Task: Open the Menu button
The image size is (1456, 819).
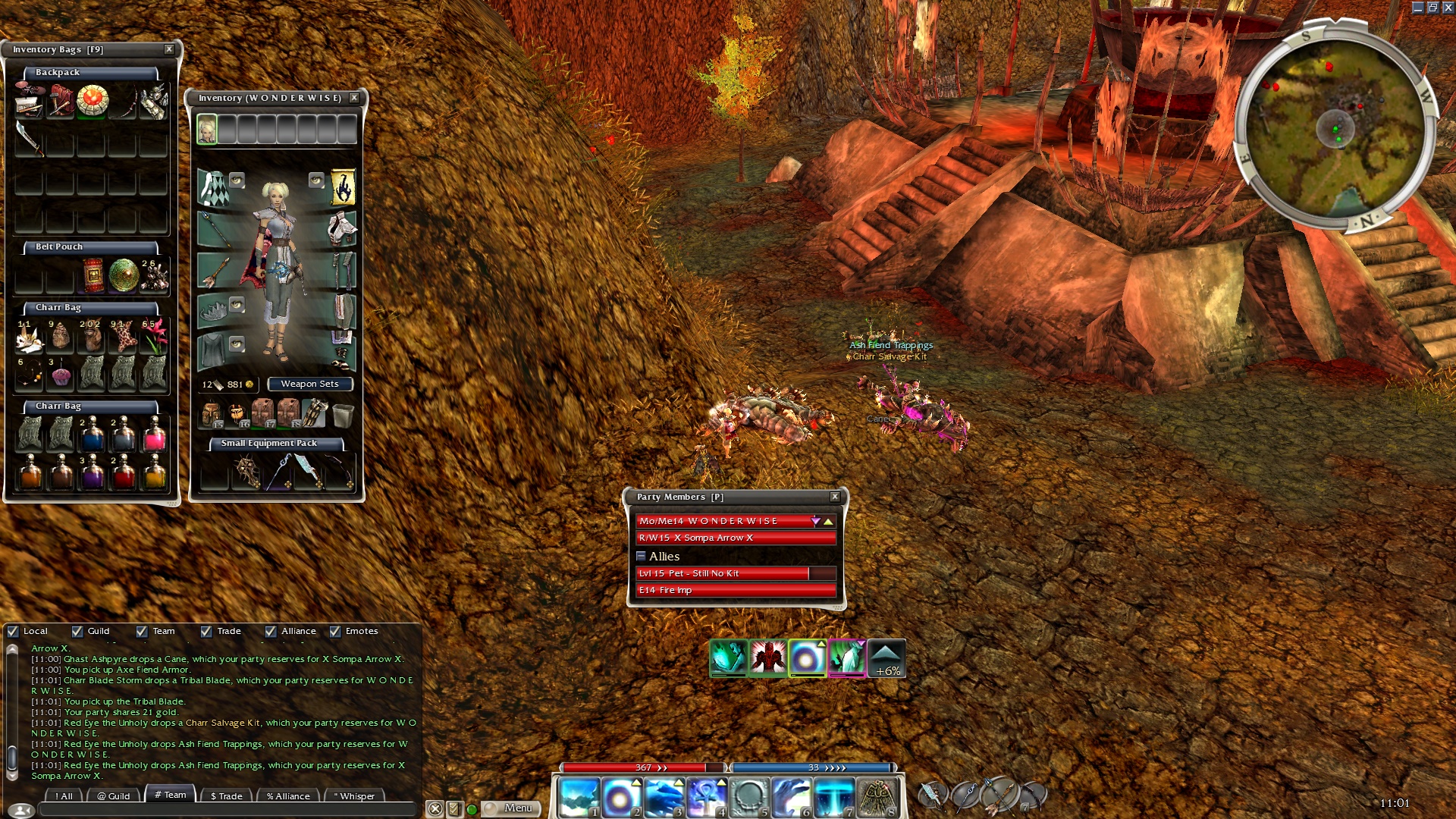Action: coord(512,808)
